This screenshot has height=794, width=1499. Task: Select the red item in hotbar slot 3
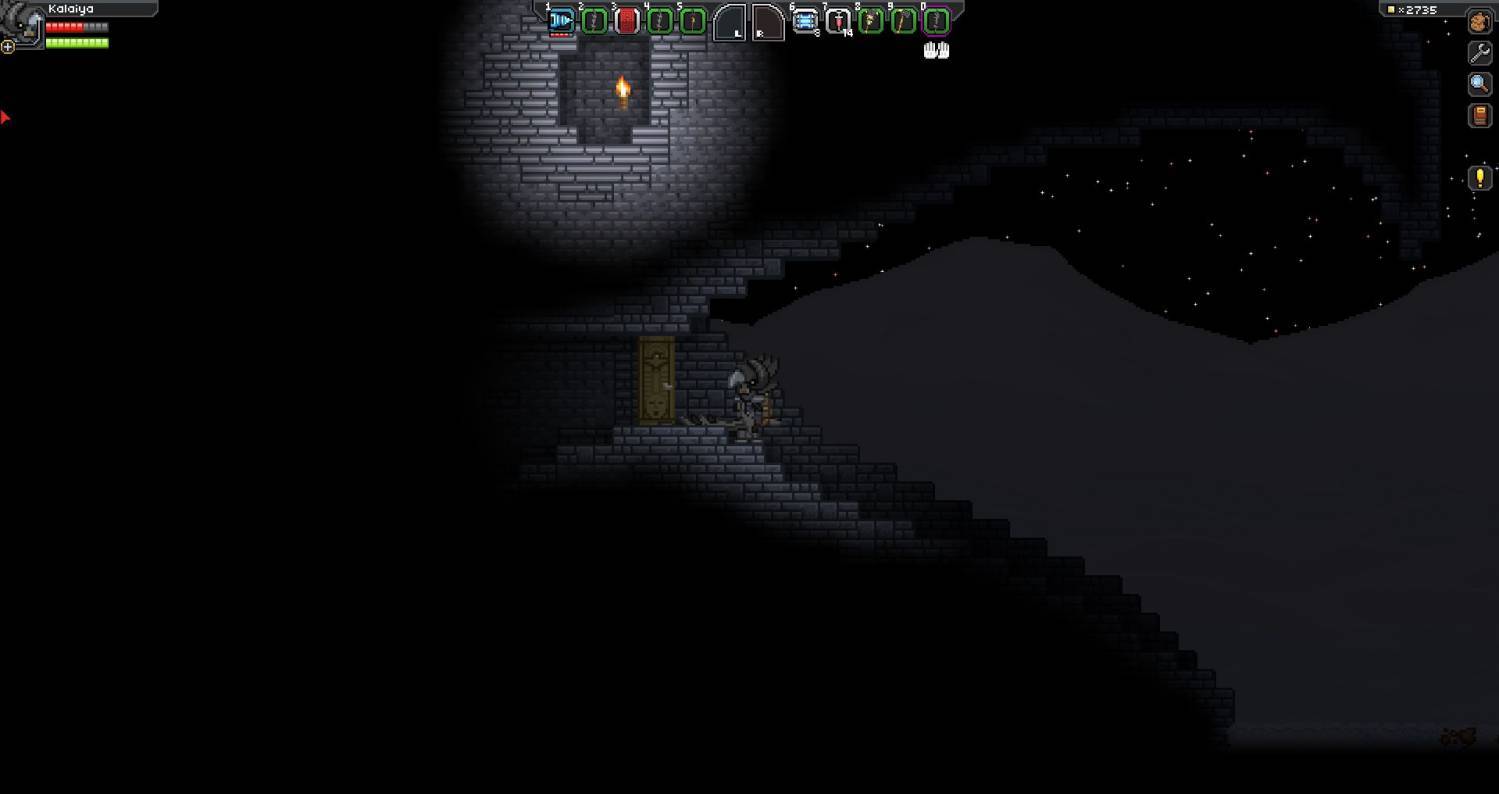point(627,20)
